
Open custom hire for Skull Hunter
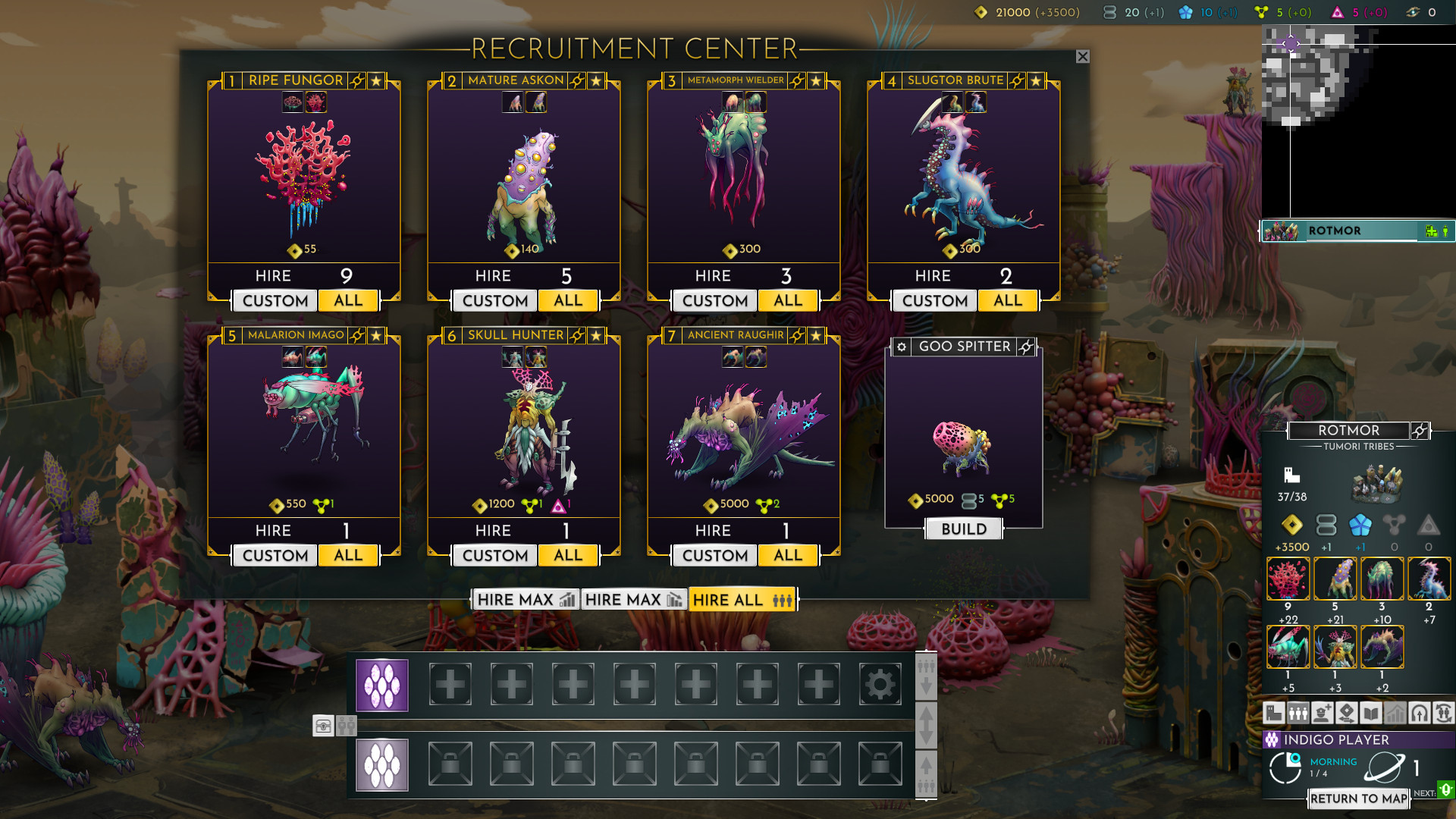tap(494, 556)
